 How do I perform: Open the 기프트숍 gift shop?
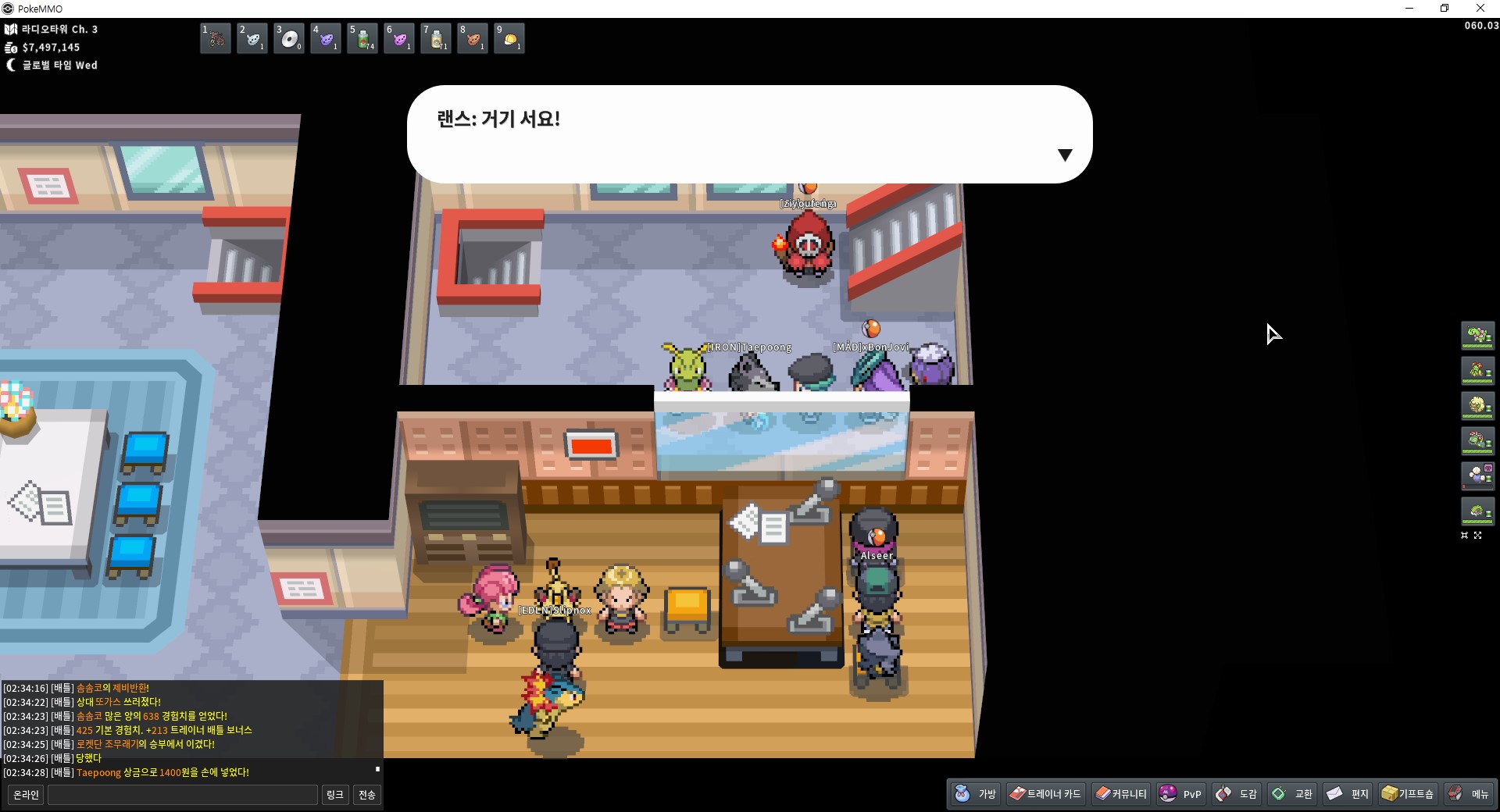[x=1408, y=794]
